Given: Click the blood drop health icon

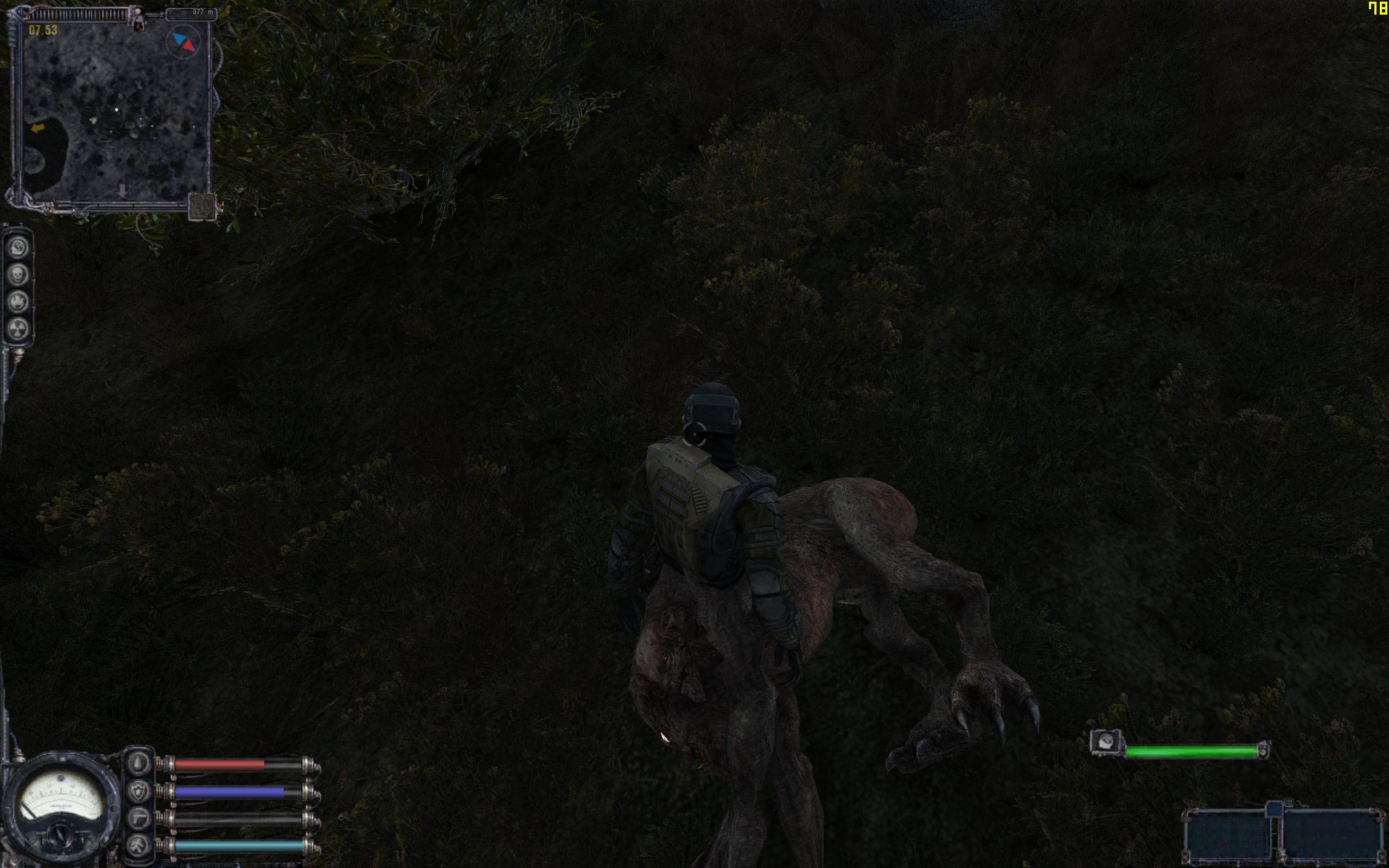Looking at the screenshot, I should click(x=138, y=763).
